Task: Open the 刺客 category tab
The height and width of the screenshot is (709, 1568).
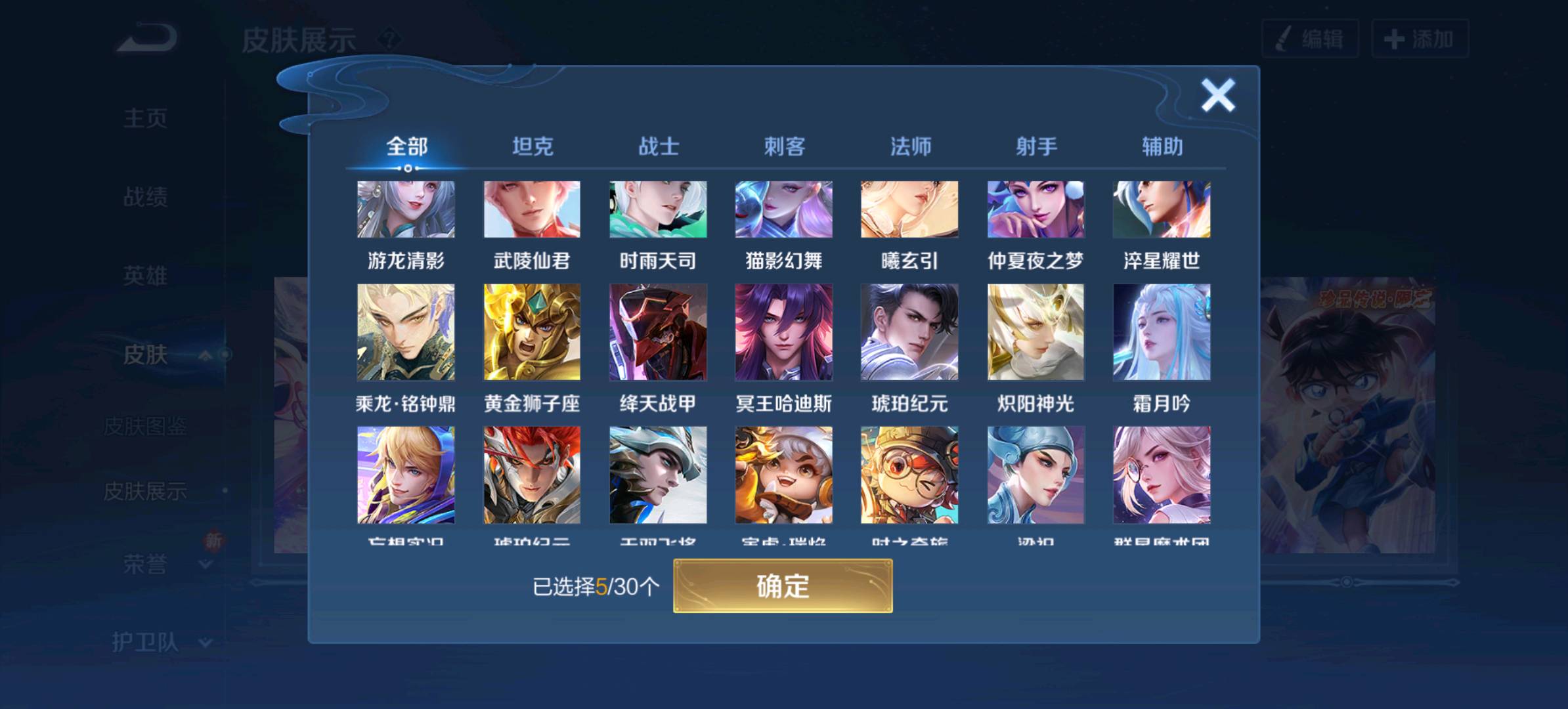Action: pyautogui.click(x=784, y=146)
